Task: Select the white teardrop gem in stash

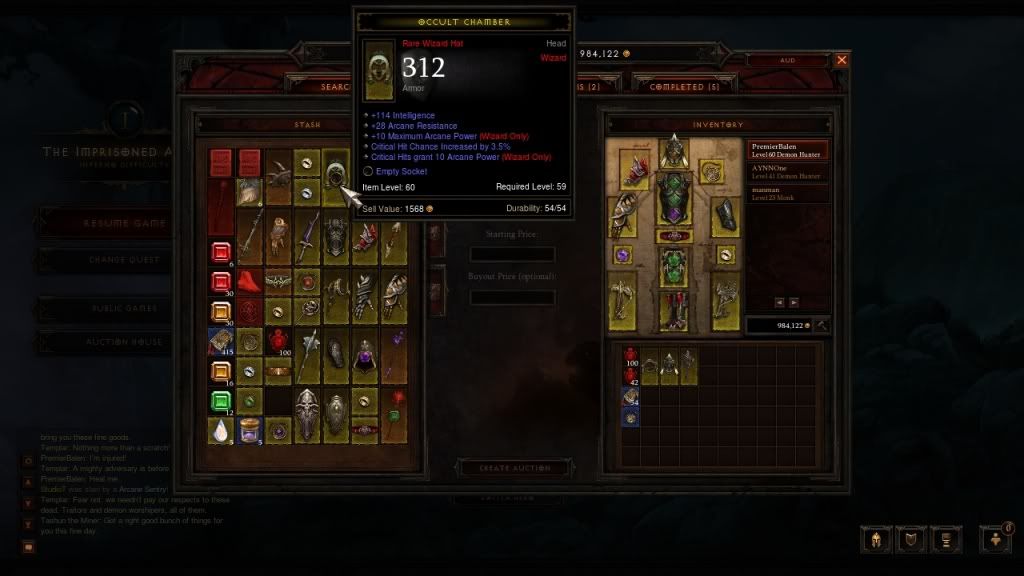Action: coord(221,430)
